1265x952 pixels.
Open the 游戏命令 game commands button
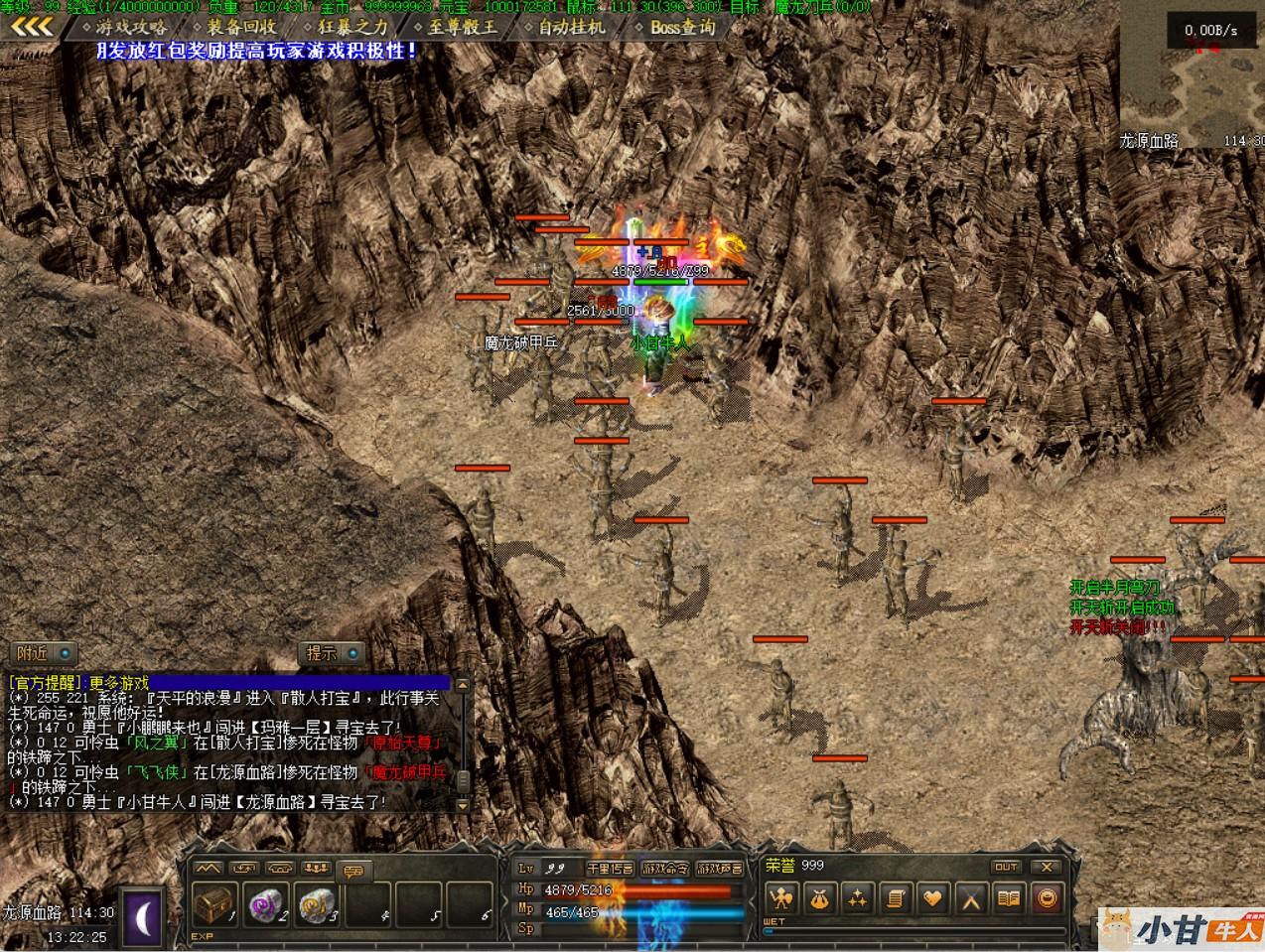pos(664,869)
